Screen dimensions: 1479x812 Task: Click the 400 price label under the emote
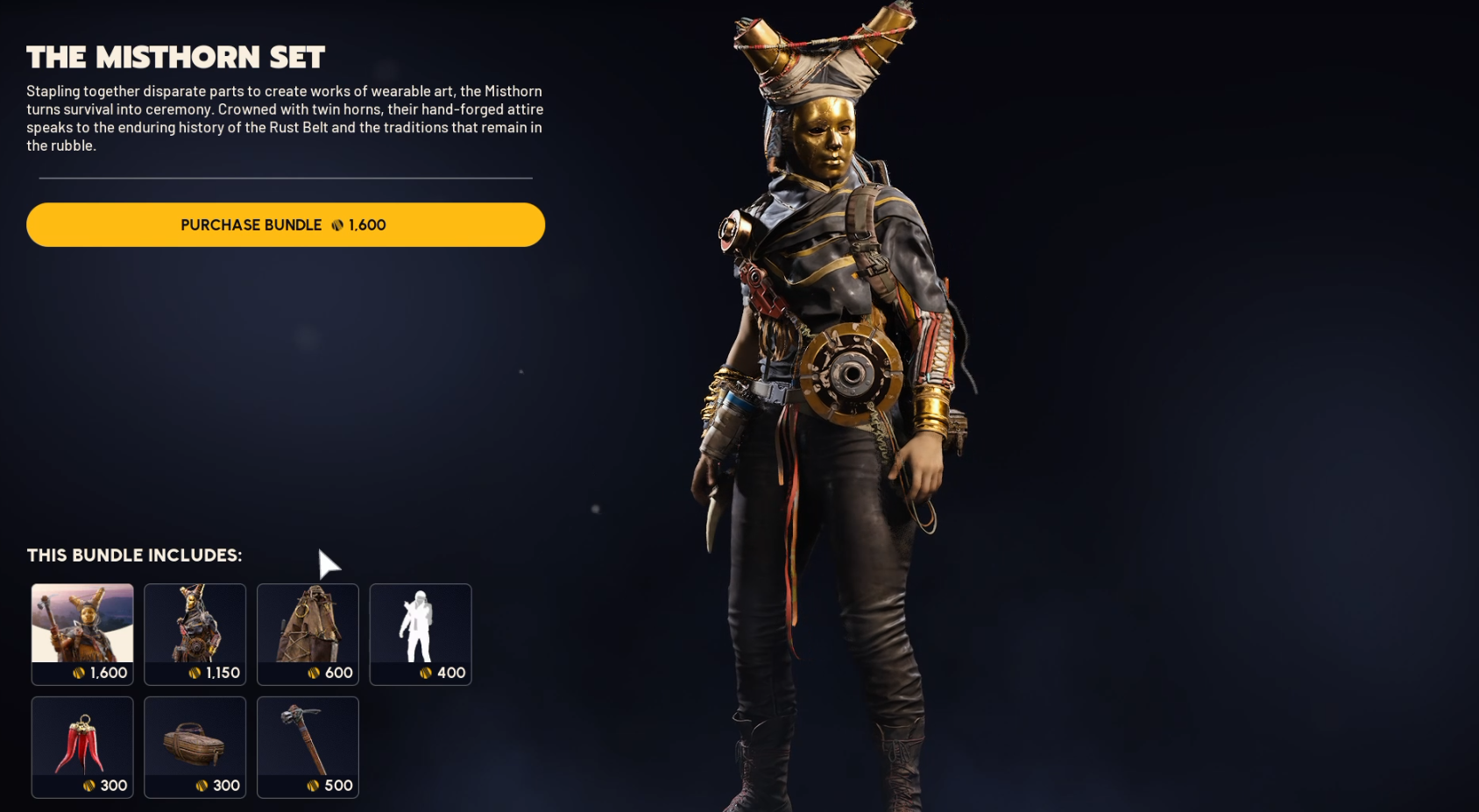(452, 673)
